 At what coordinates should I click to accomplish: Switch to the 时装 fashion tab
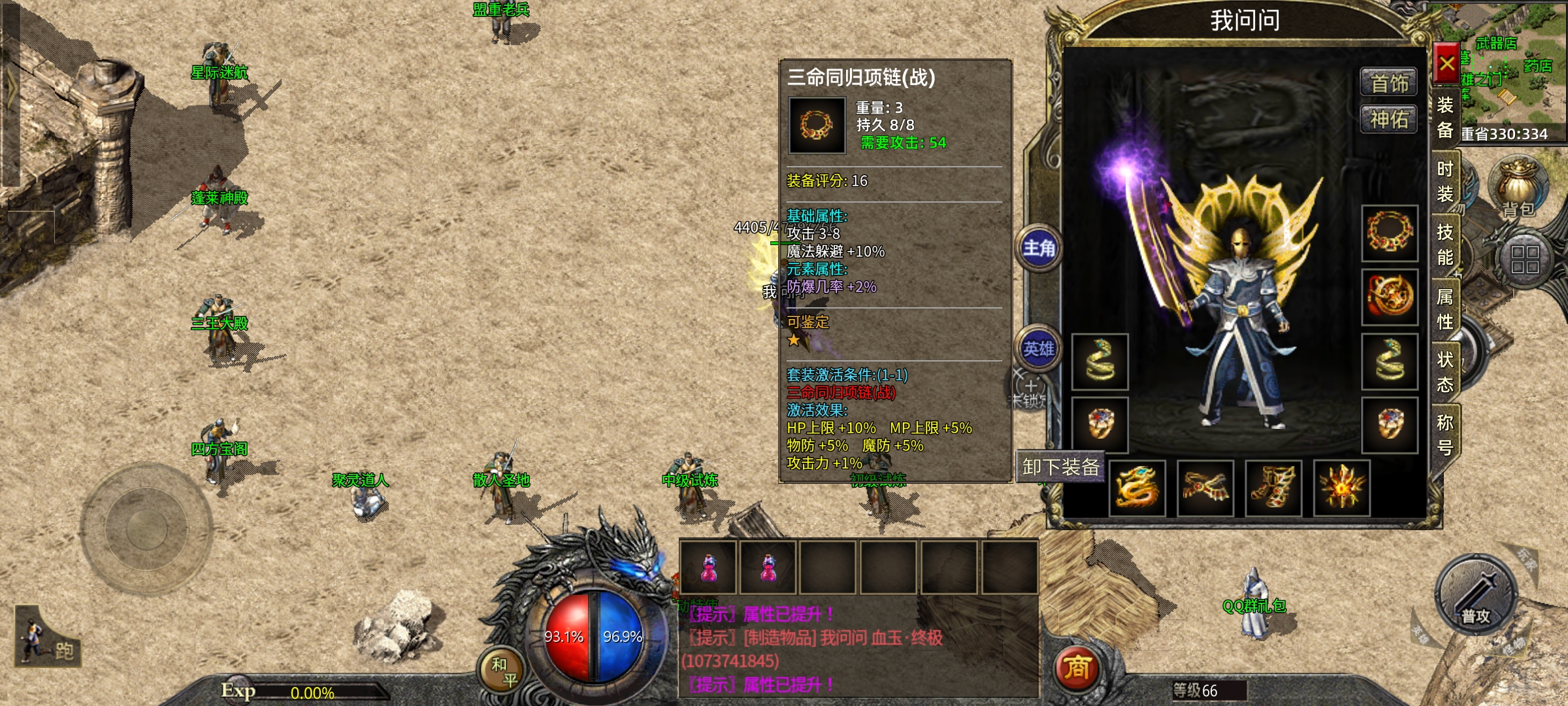[x=1445, y=182]
